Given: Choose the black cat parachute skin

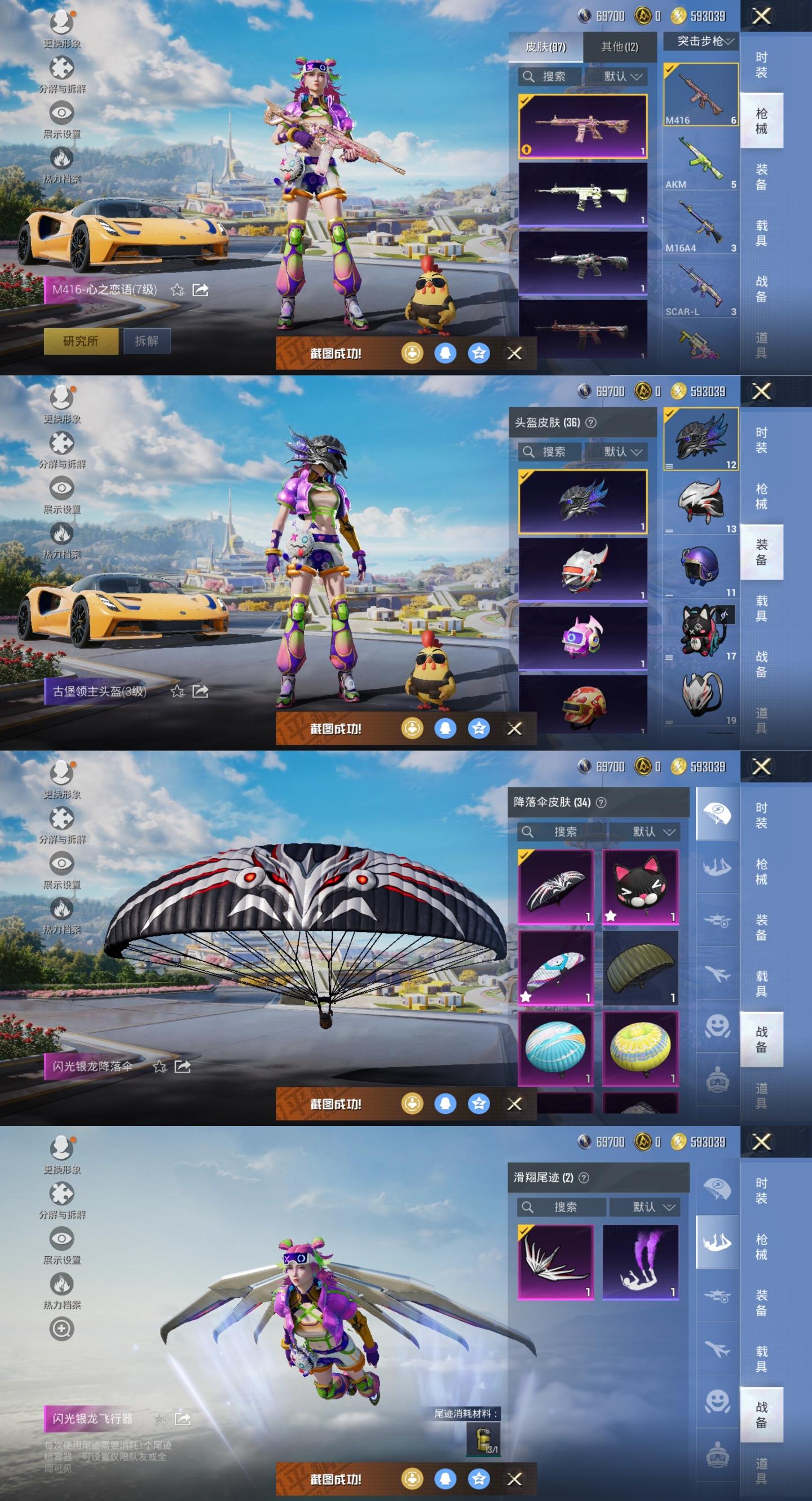Looking at the screenshot, I should [640, 886].
